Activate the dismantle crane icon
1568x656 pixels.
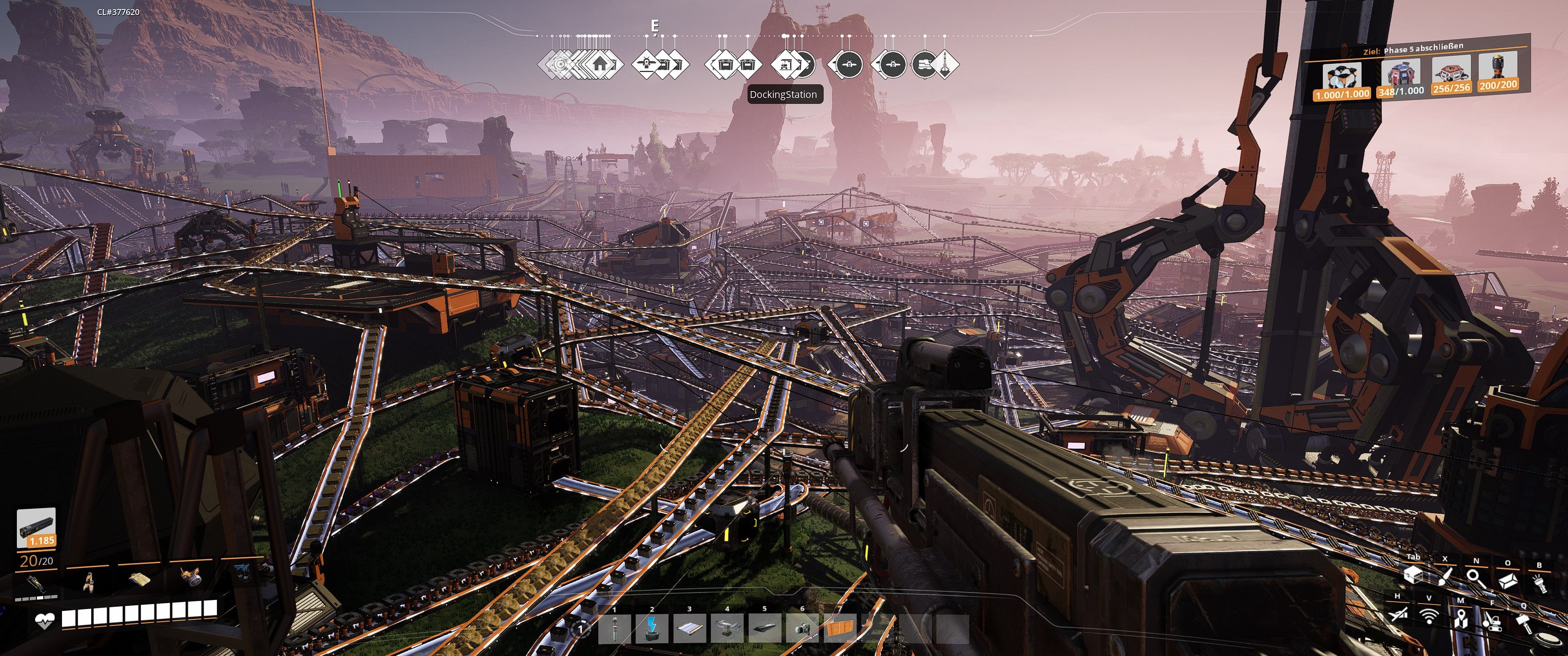(x=1491, y=621)
